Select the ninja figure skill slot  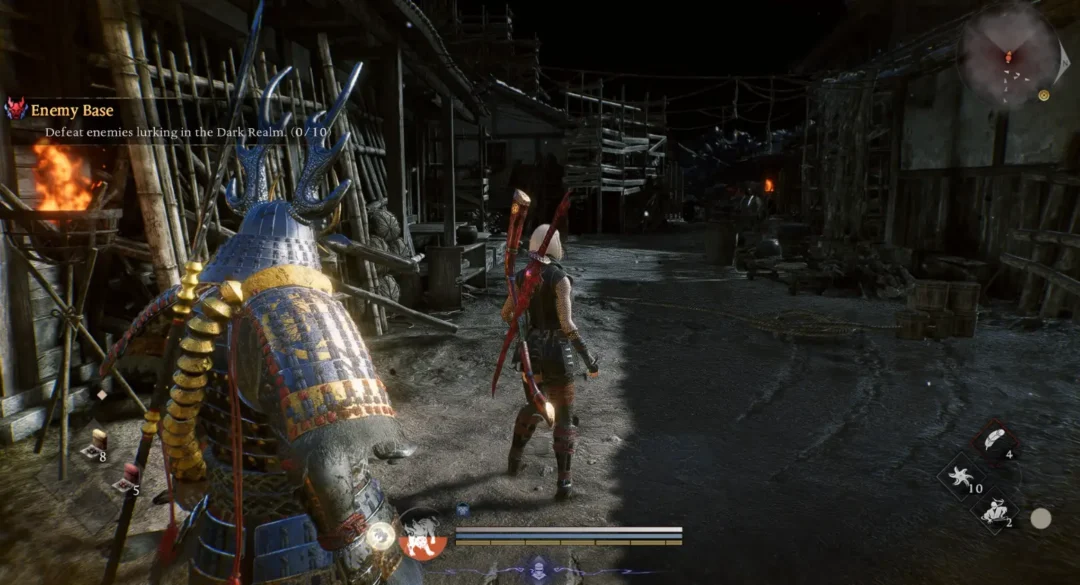pos(994,512)
